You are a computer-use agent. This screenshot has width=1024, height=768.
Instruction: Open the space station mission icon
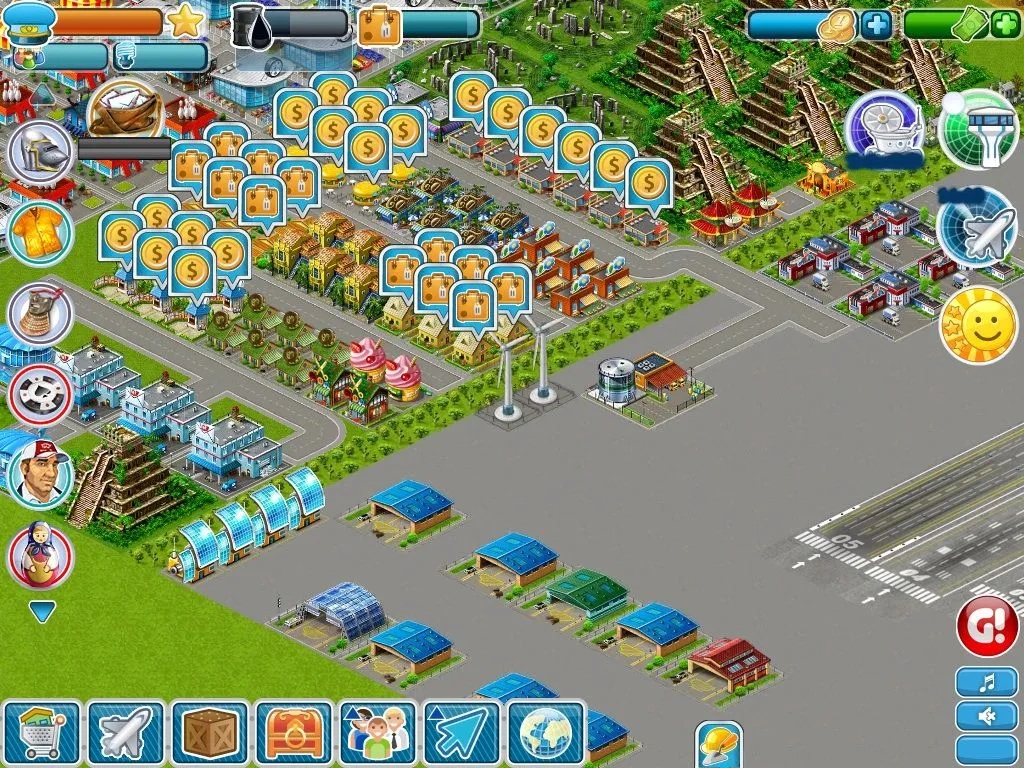tap(884, 130)
